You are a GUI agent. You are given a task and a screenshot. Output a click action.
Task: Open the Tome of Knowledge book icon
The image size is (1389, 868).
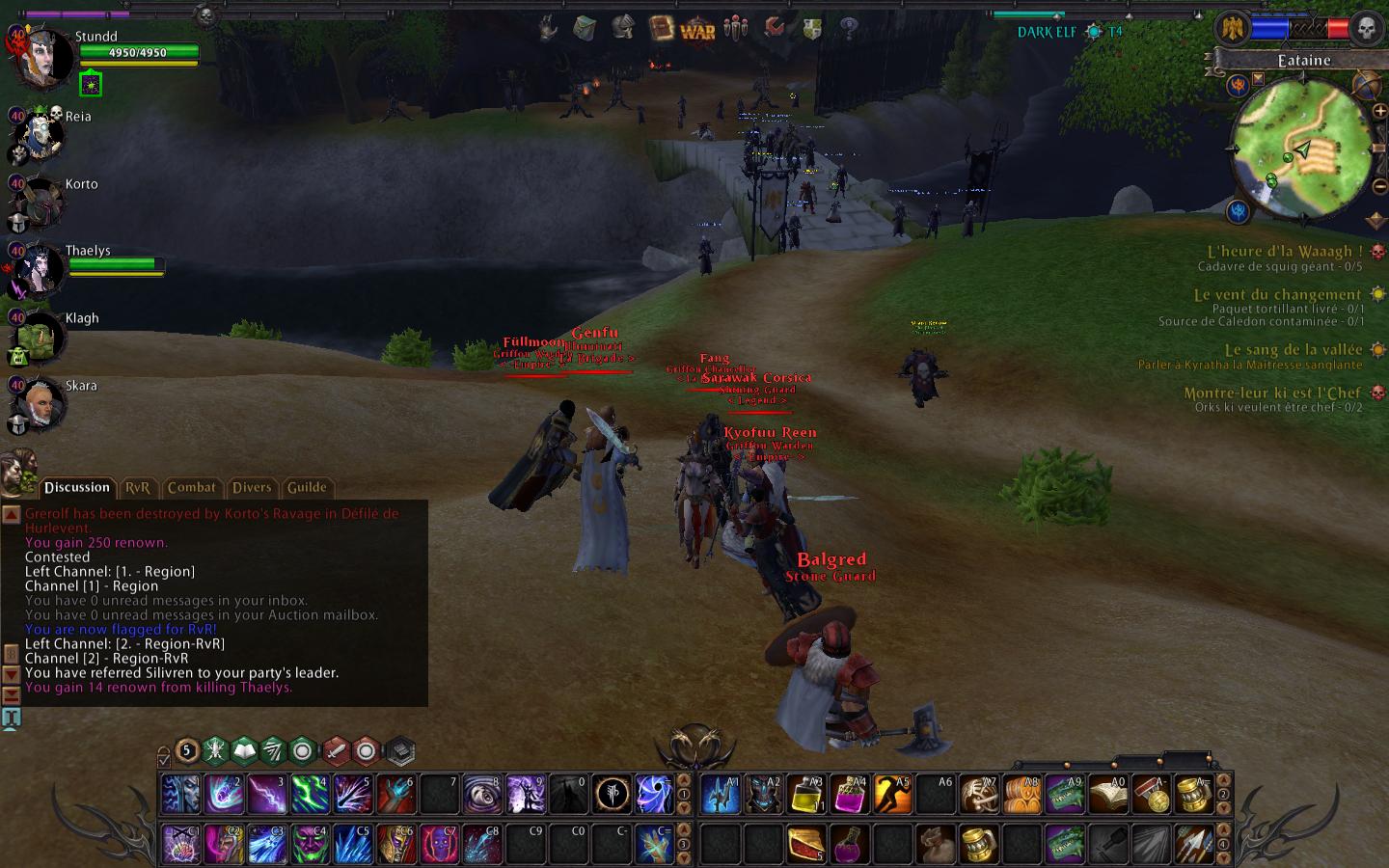[x=661, y=28]
